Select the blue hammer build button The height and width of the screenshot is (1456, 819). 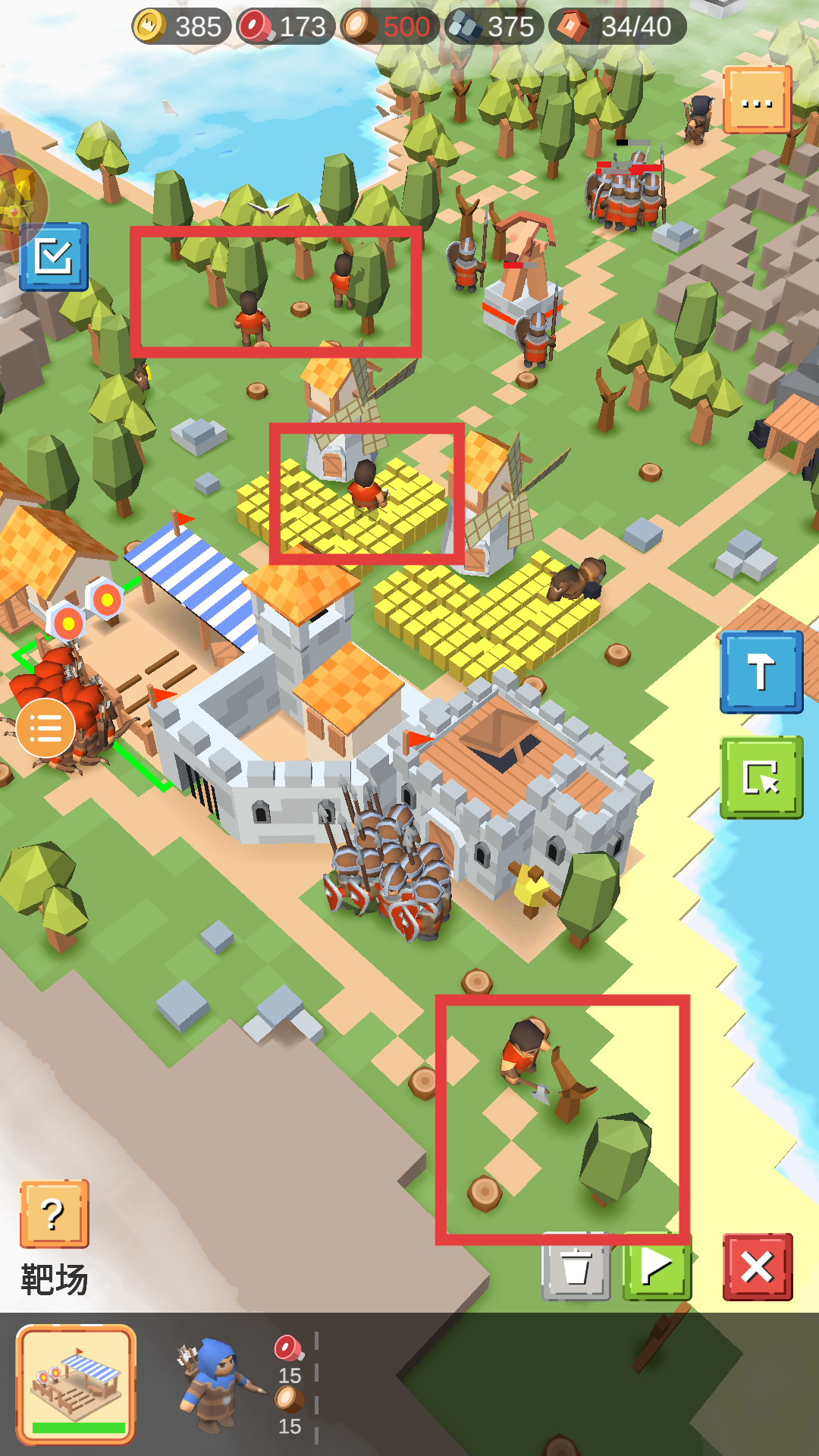[x=761, y=672]
